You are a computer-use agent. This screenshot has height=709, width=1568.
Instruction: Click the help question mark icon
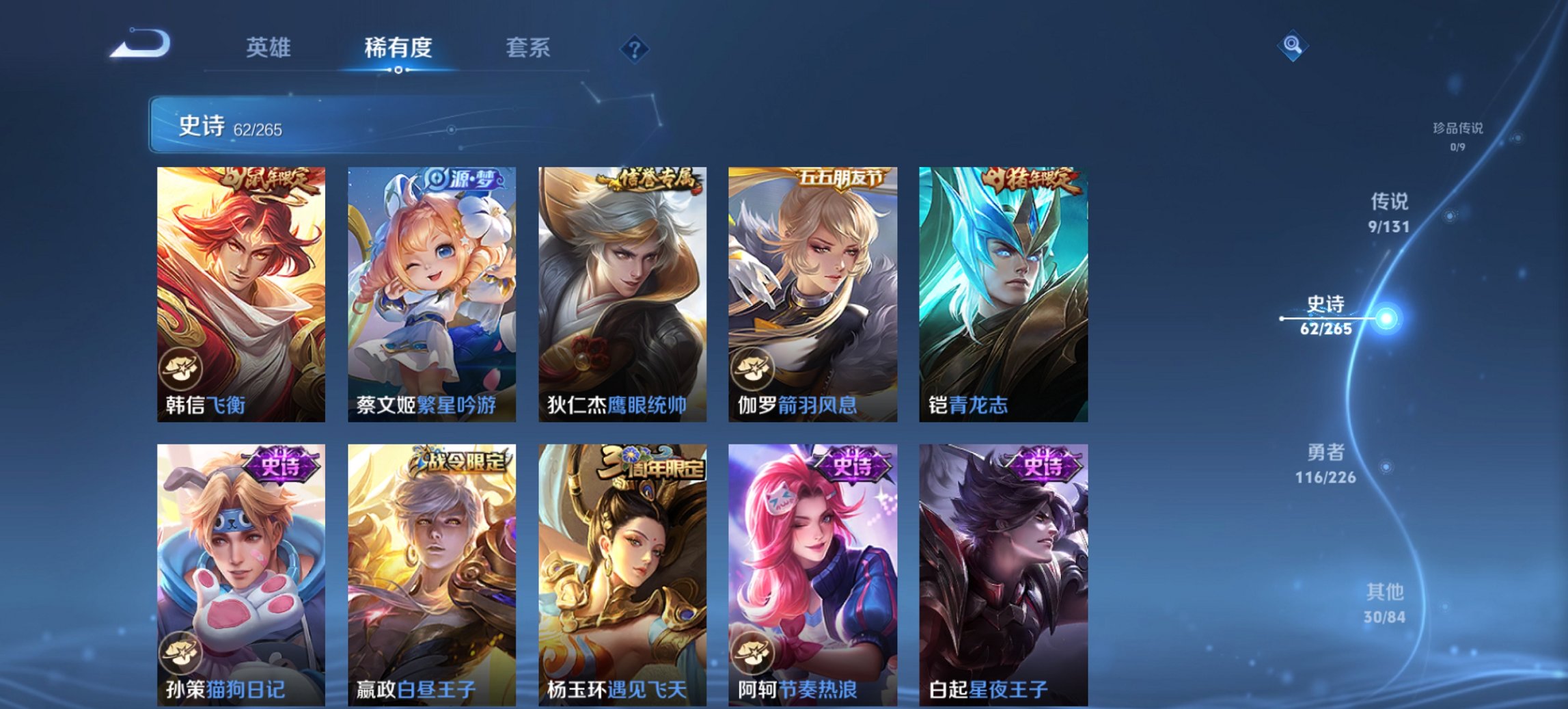pyautogui.click(x=635, y=50)
